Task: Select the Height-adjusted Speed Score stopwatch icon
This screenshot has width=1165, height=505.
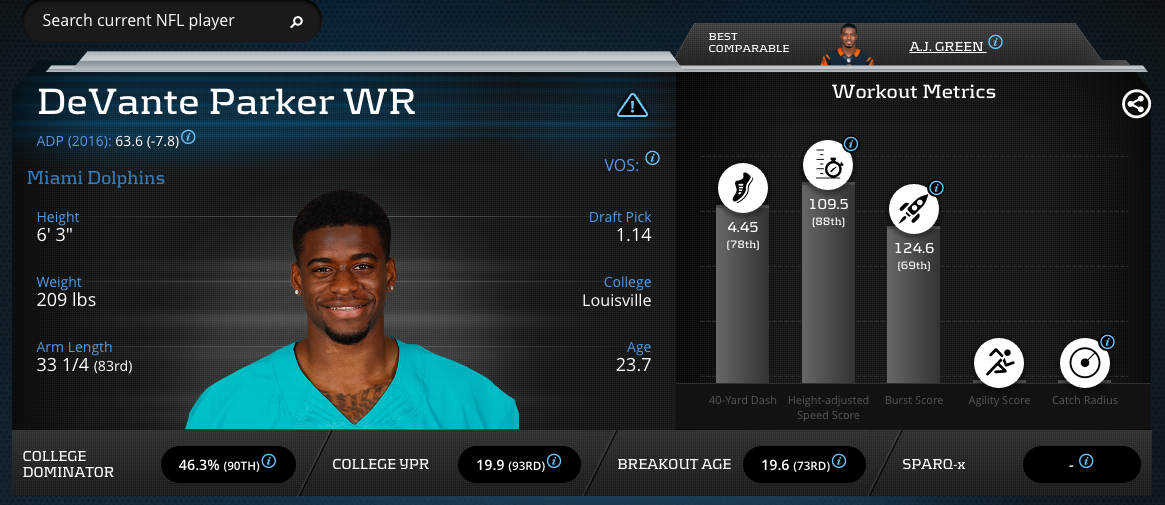Action: pyautogui.click(x=828, y=167)
